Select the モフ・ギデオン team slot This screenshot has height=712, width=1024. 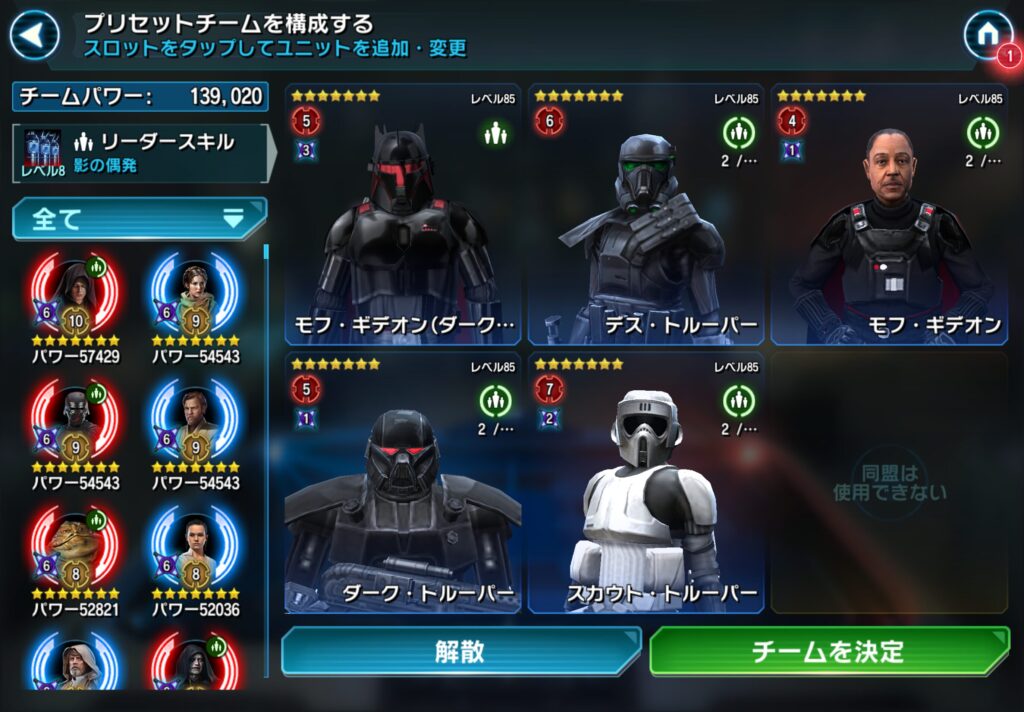[x=889, y=214]
